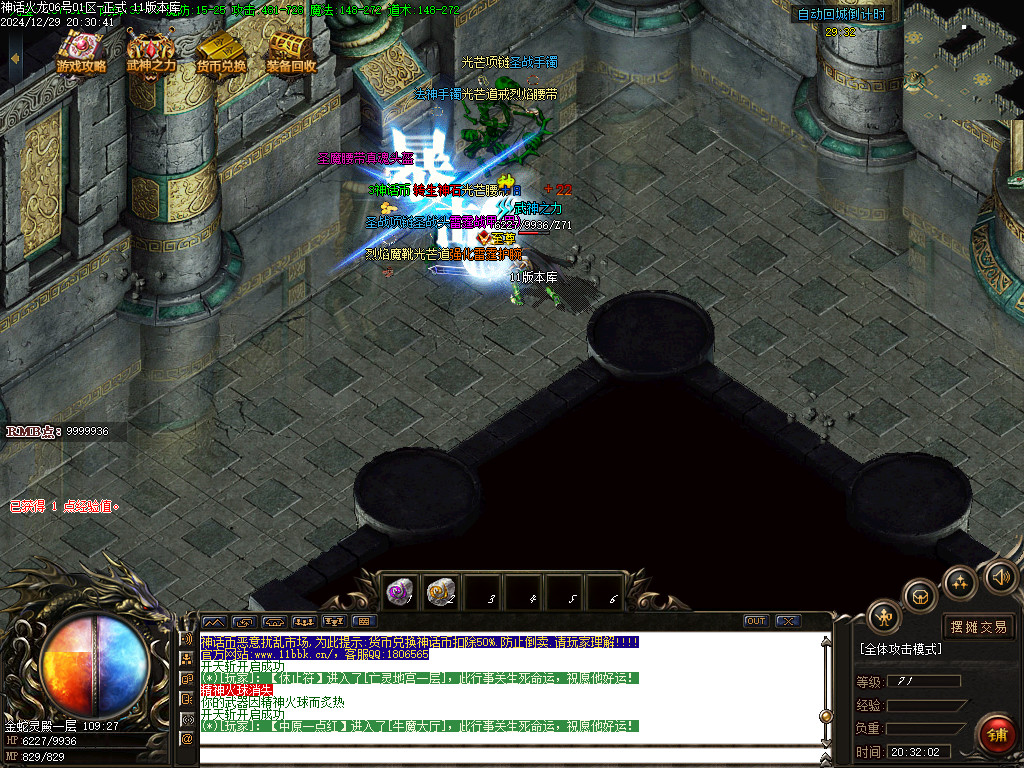The height and width of the screenshot is (768, 1024).
Task: Open the bag chest round icon
Action: [x=920, y=597]
